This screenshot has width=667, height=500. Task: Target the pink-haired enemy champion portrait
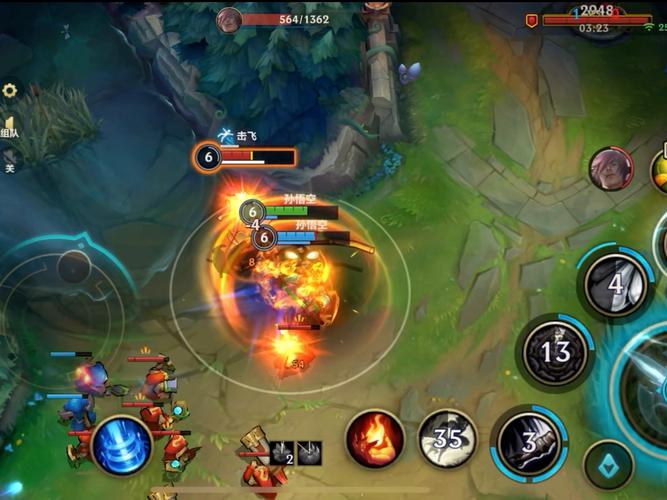click(x=610, y=169)
